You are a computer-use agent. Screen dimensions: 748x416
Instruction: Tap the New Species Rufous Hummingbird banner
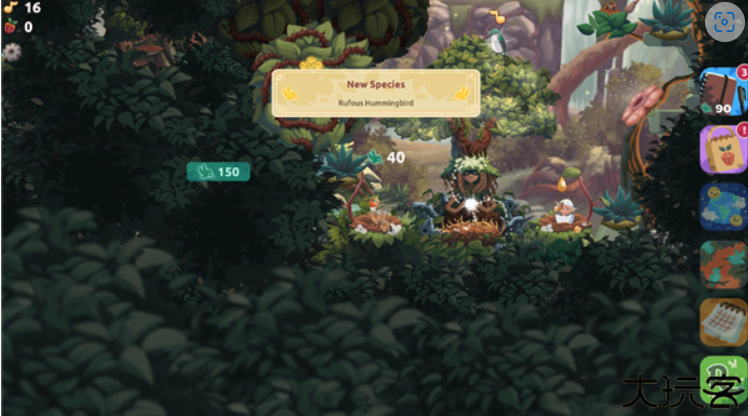[x=375, y=92]
